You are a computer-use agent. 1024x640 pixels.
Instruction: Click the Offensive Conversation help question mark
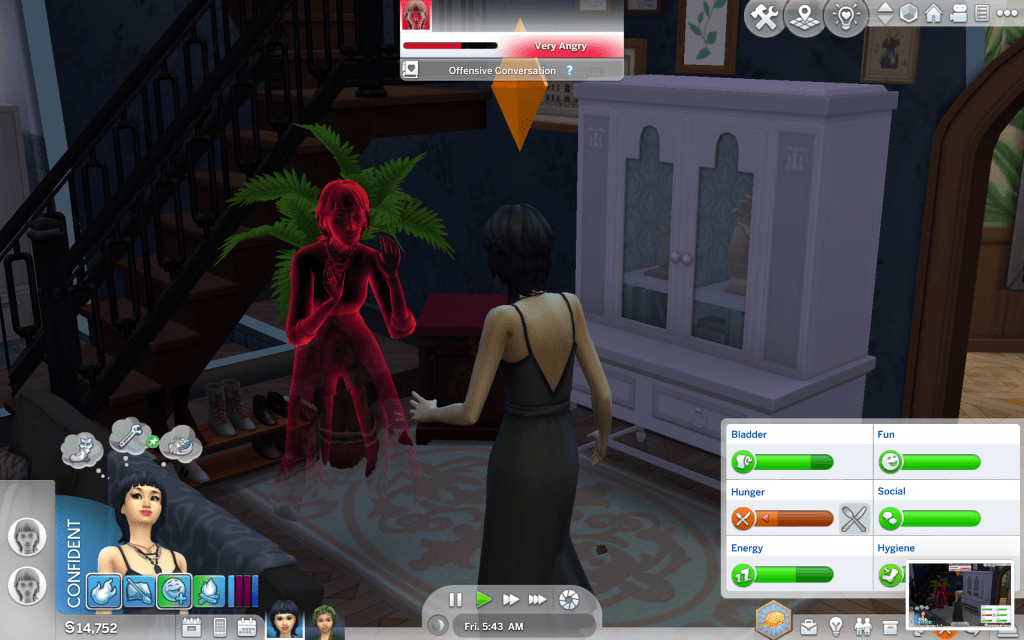570,71
